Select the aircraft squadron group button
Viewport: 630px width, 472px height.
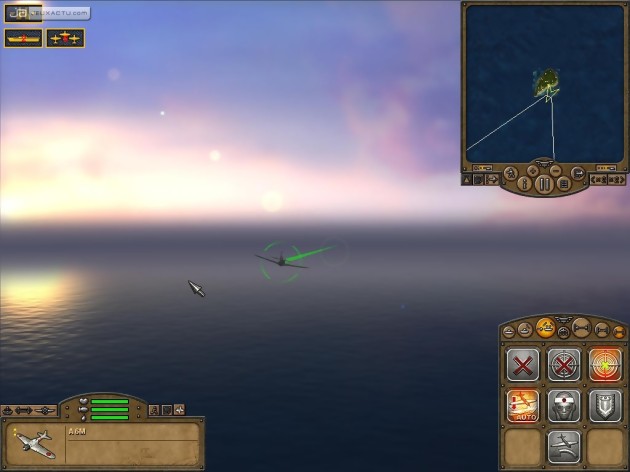point(65,38)
